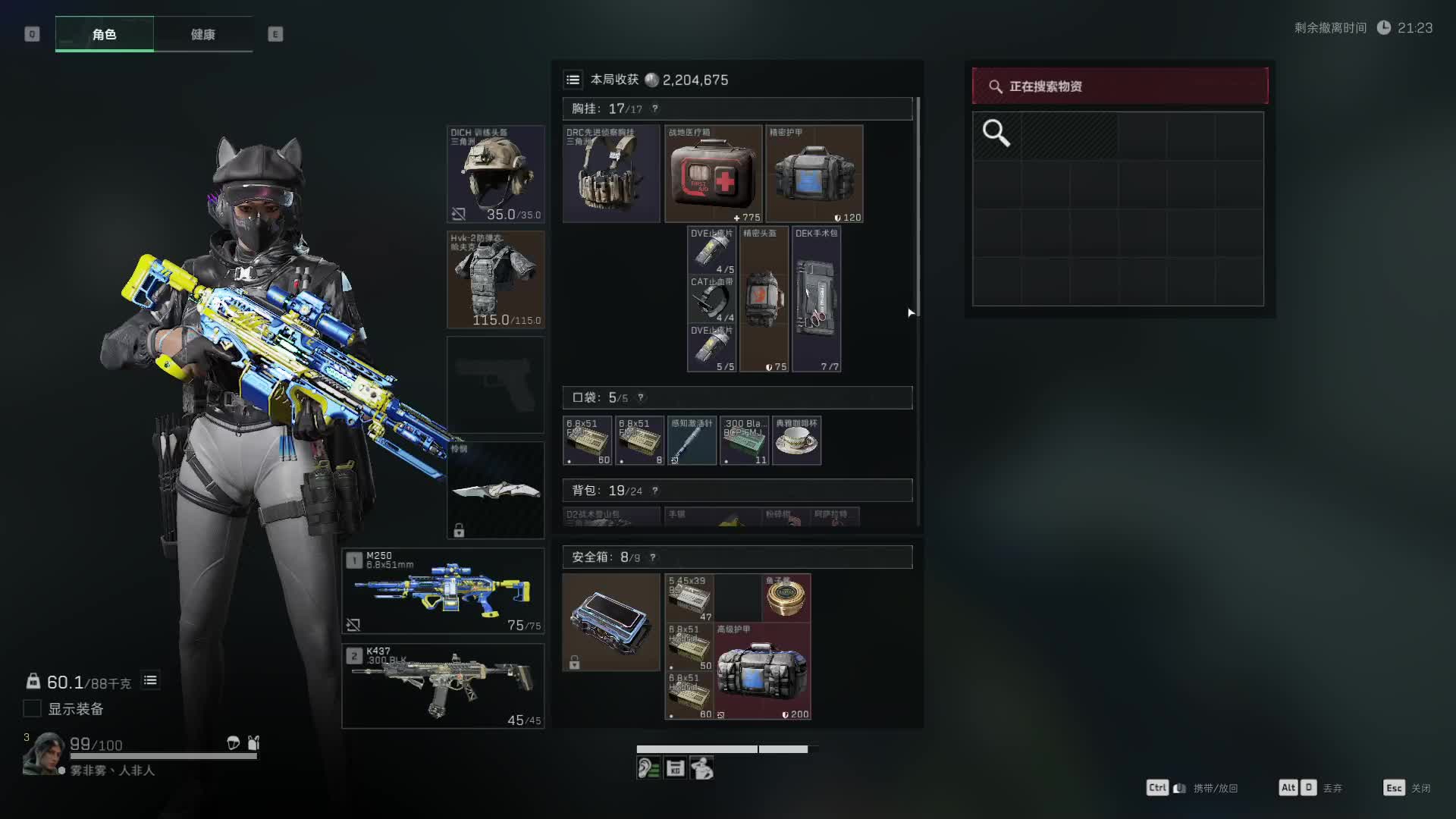Select the DRC chest rig item
The image size is (1456, 819).
pos(611,174)
